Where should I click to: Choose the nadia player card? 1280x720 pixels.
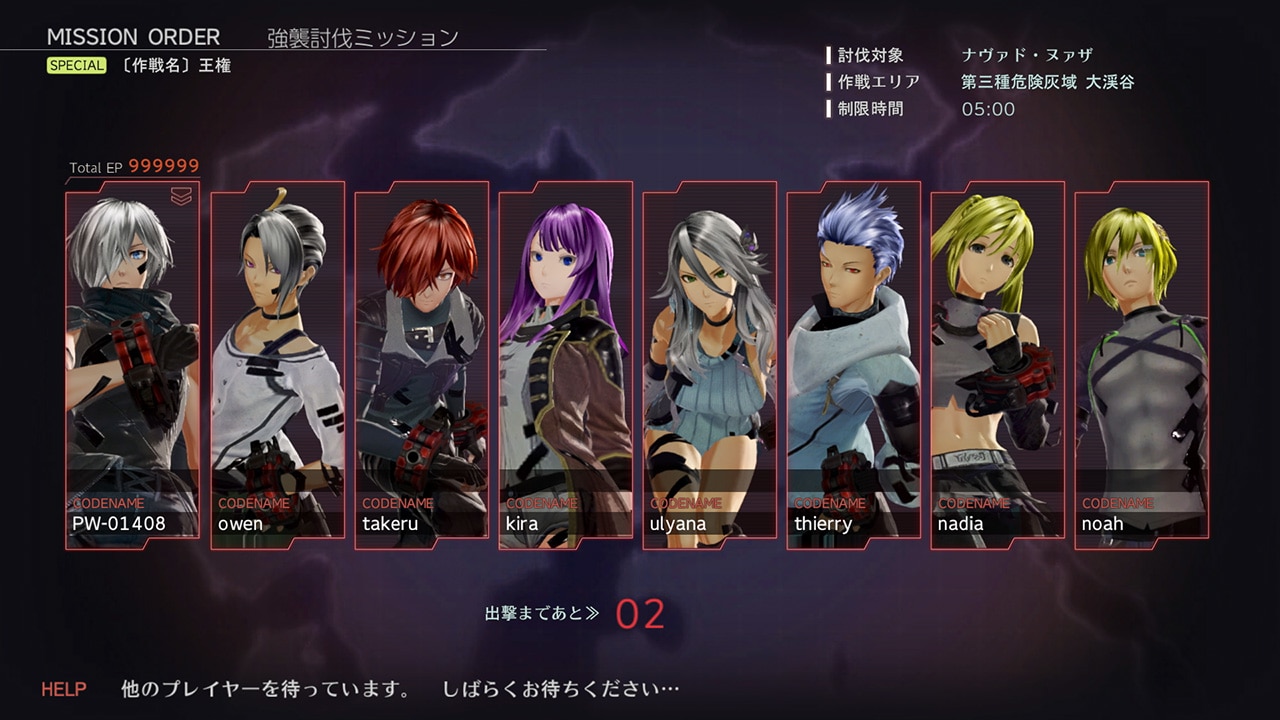[x=997, y=365]
